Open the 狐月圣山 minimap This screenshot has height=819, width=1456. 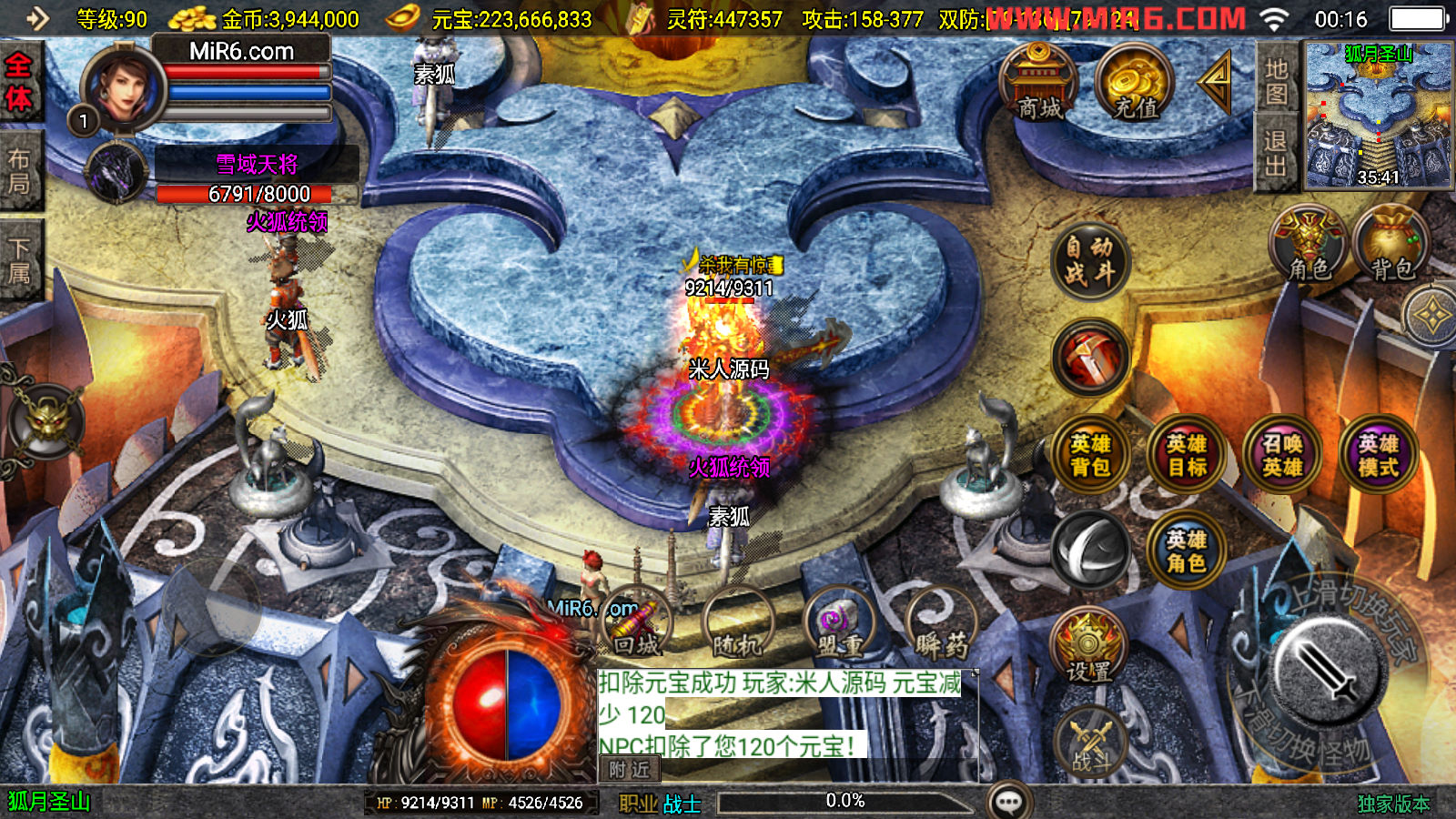click(1379, 115)
